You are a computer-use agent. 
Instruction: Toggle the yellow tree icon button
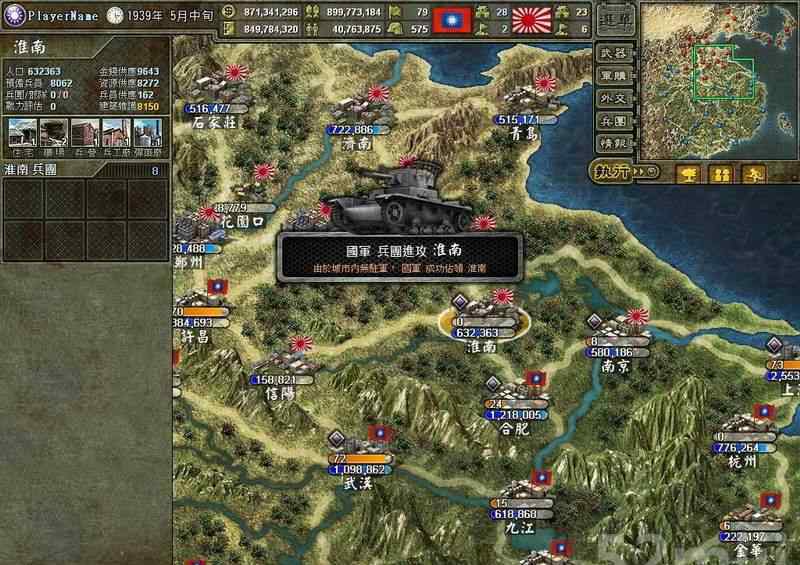(689, 174)
